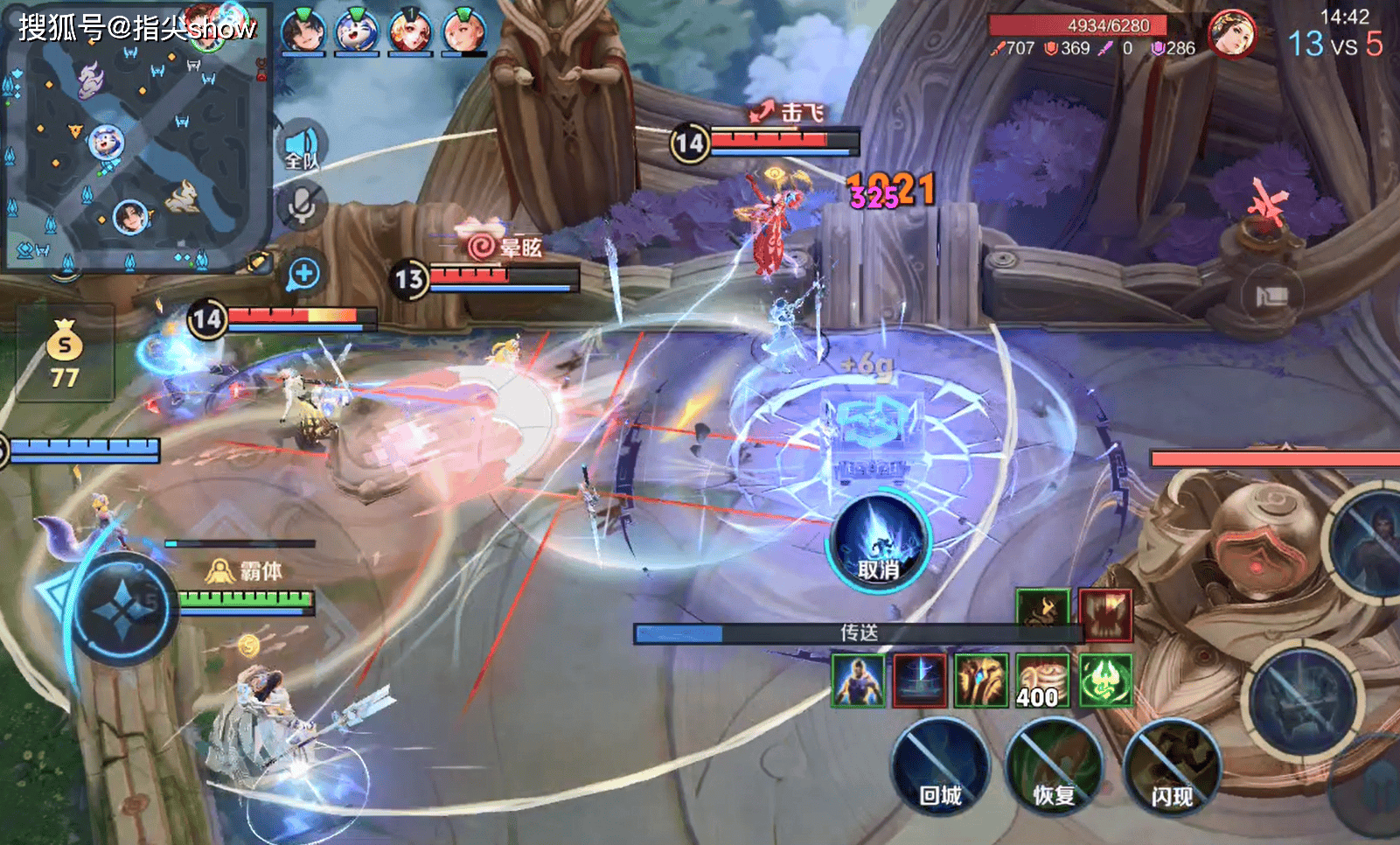The height and width of the screenshot is (845, 1400).
Task: Select the golden horned item slot
Action: tap(1042, 611)
